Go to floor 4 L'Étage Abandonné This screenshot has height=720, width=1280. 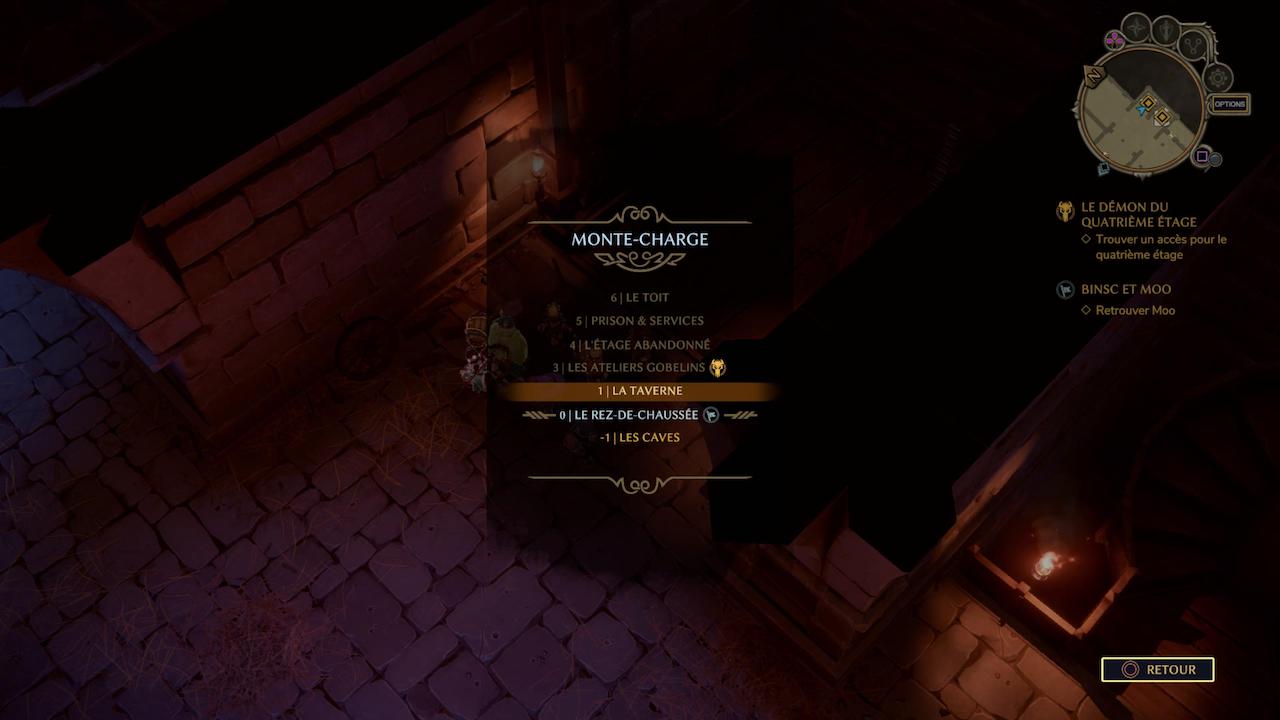point(639,345)
